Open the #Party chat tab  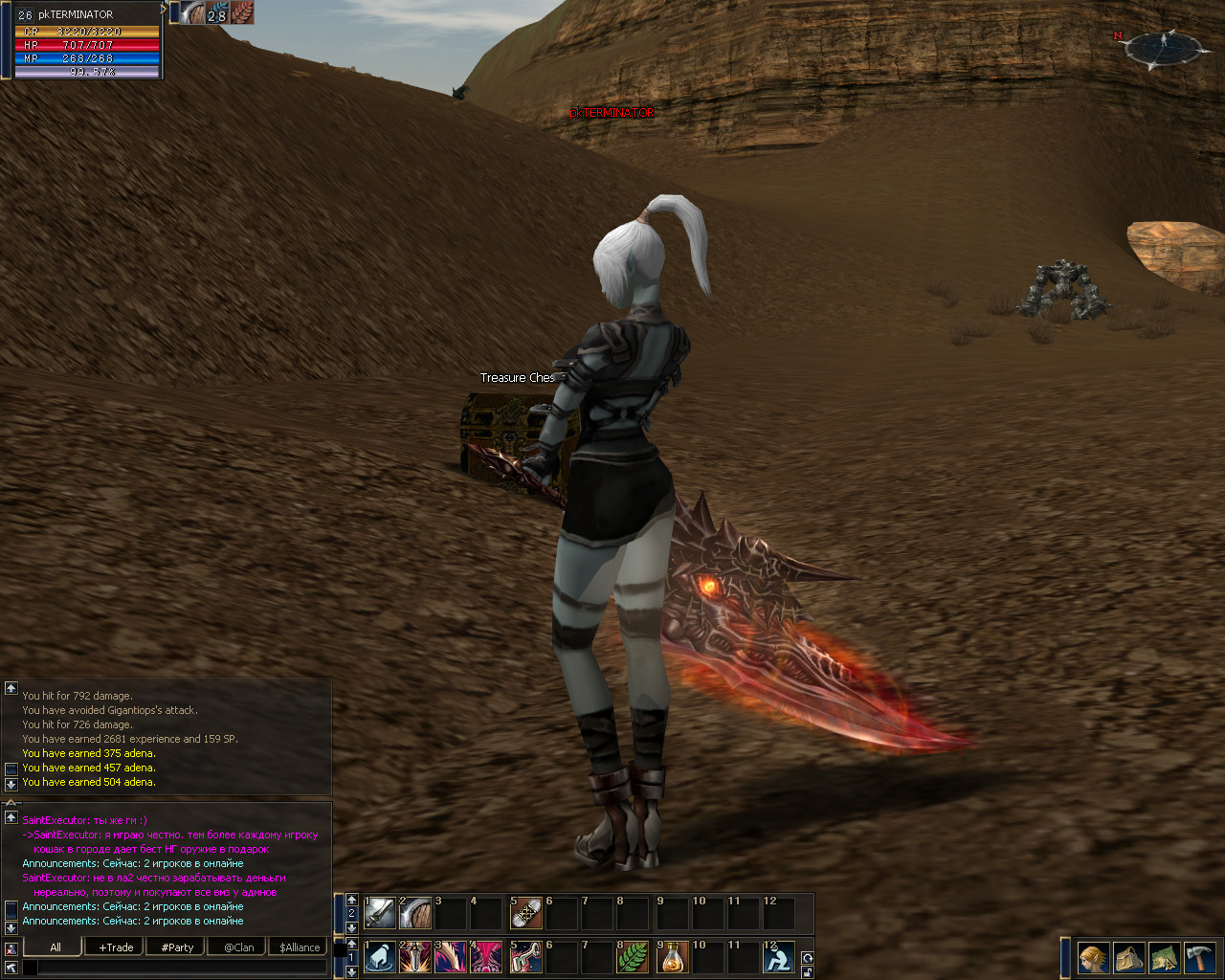click(177, 947)
